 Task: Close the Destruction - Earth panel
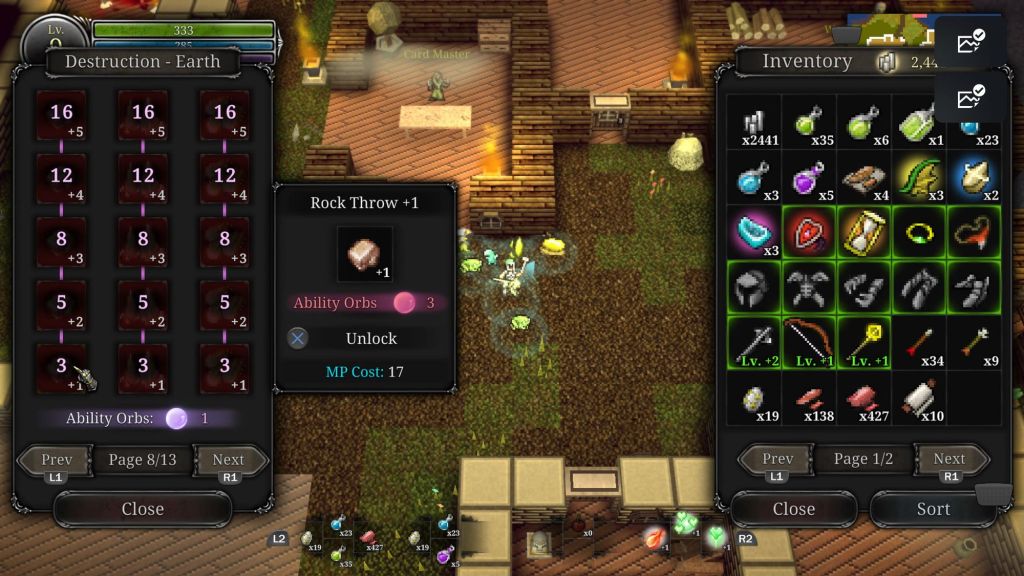coord(142,509)
